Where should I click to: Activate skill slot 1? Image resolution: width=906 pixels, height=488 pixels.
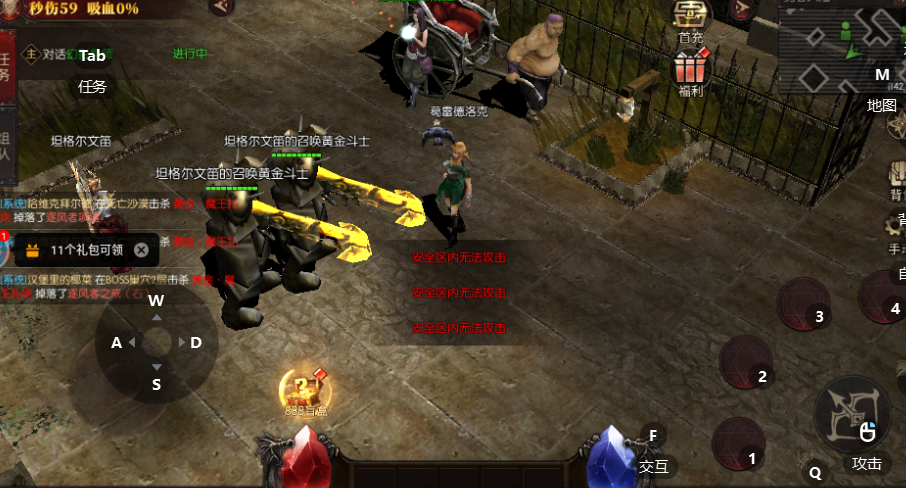(x=739, y=445)
